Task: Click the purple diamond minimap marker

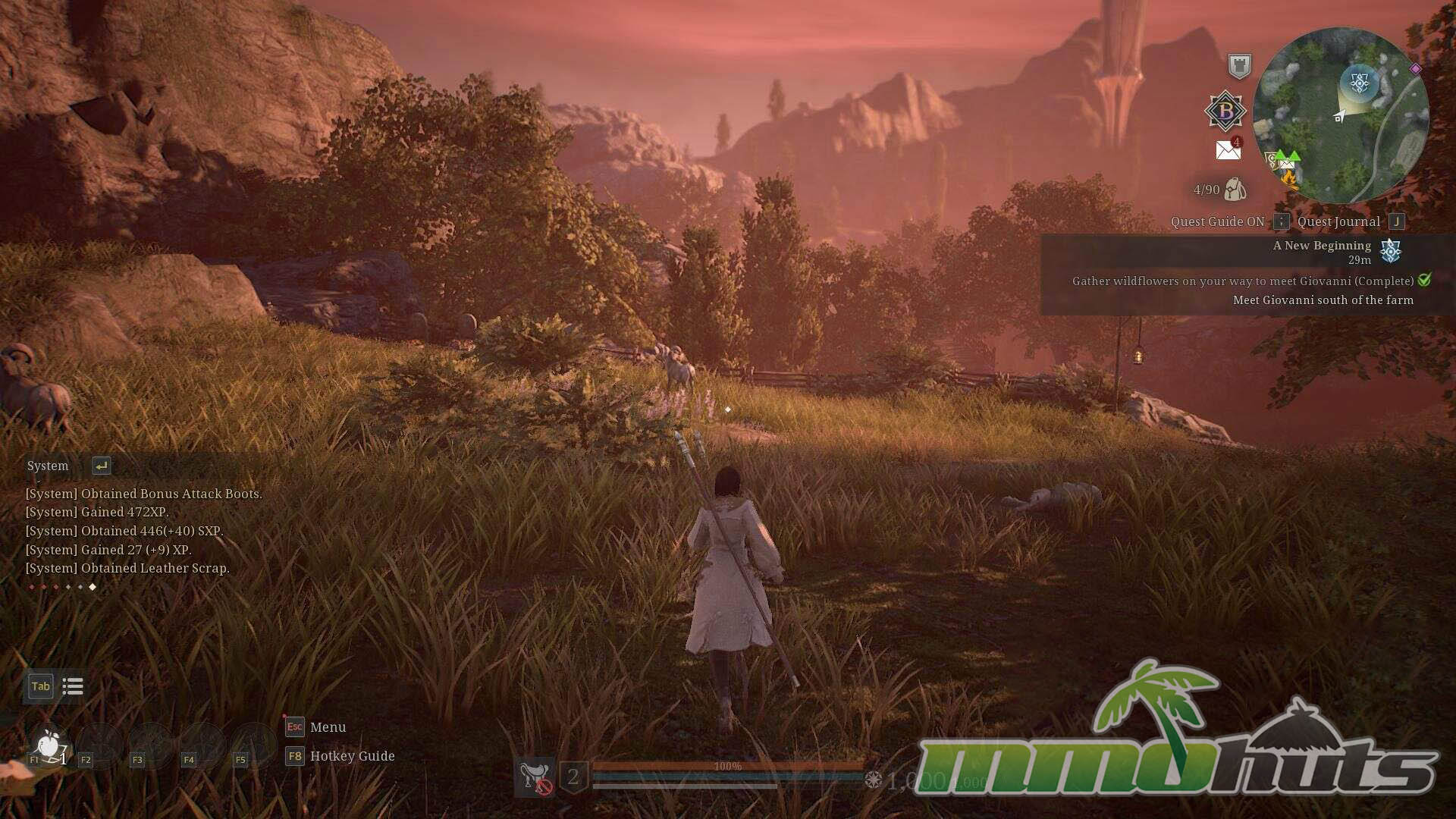Action: pos(1415,69)
